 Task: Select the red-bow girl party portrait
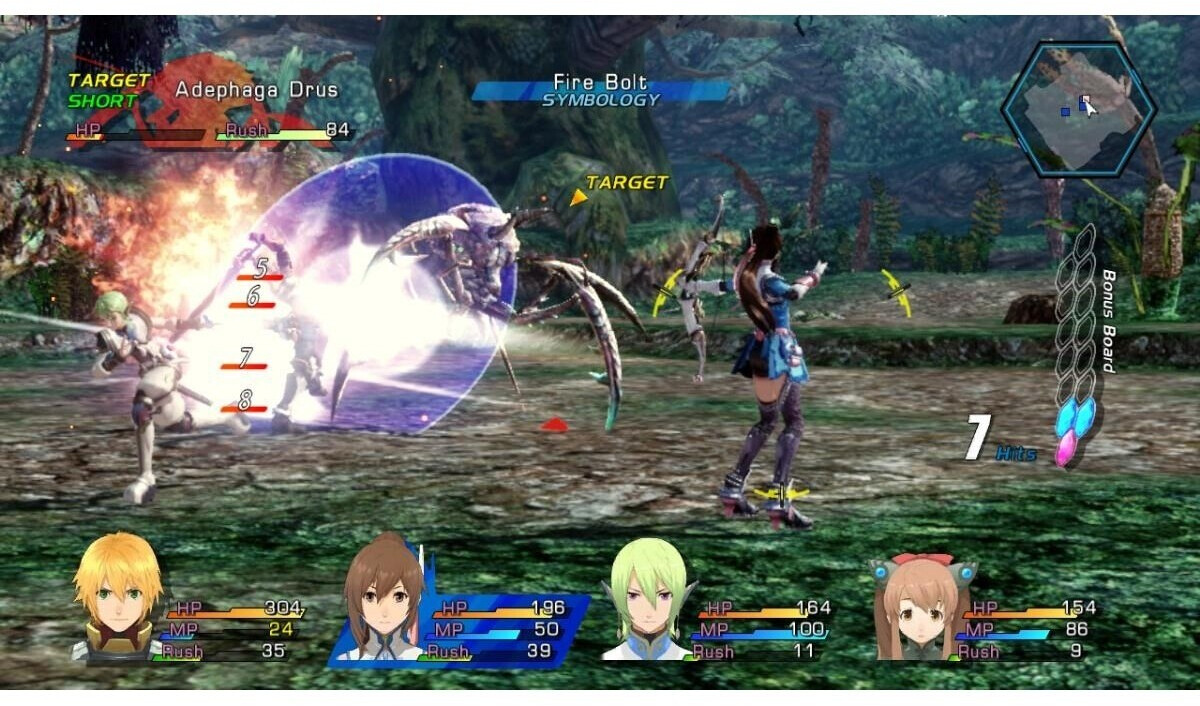pos(914,605)
